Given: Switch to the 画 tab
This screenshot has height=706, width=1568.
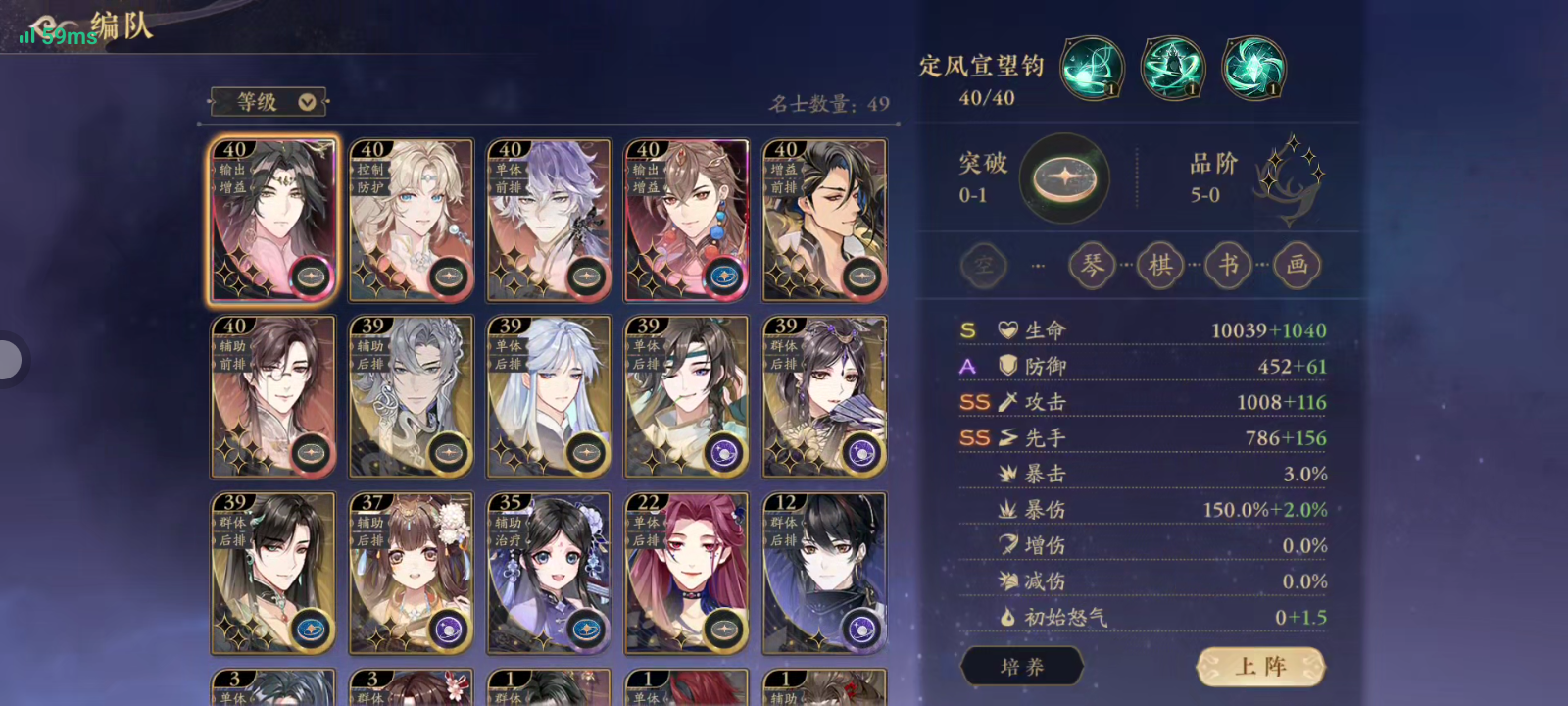Looking at the screenshot, I should click(1297, 265).
